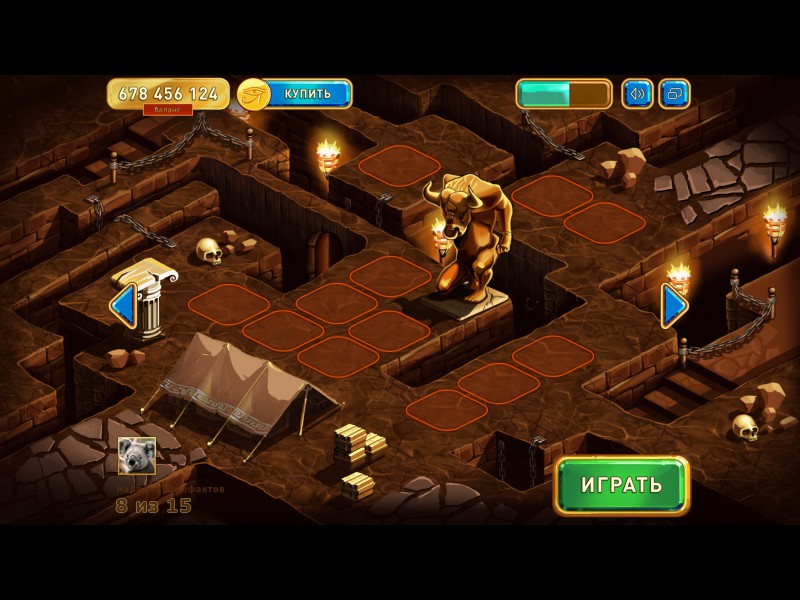This screenshot has height=600, width=800.
Task: Toggle the sound speaker icon
Action: point(637,94)
